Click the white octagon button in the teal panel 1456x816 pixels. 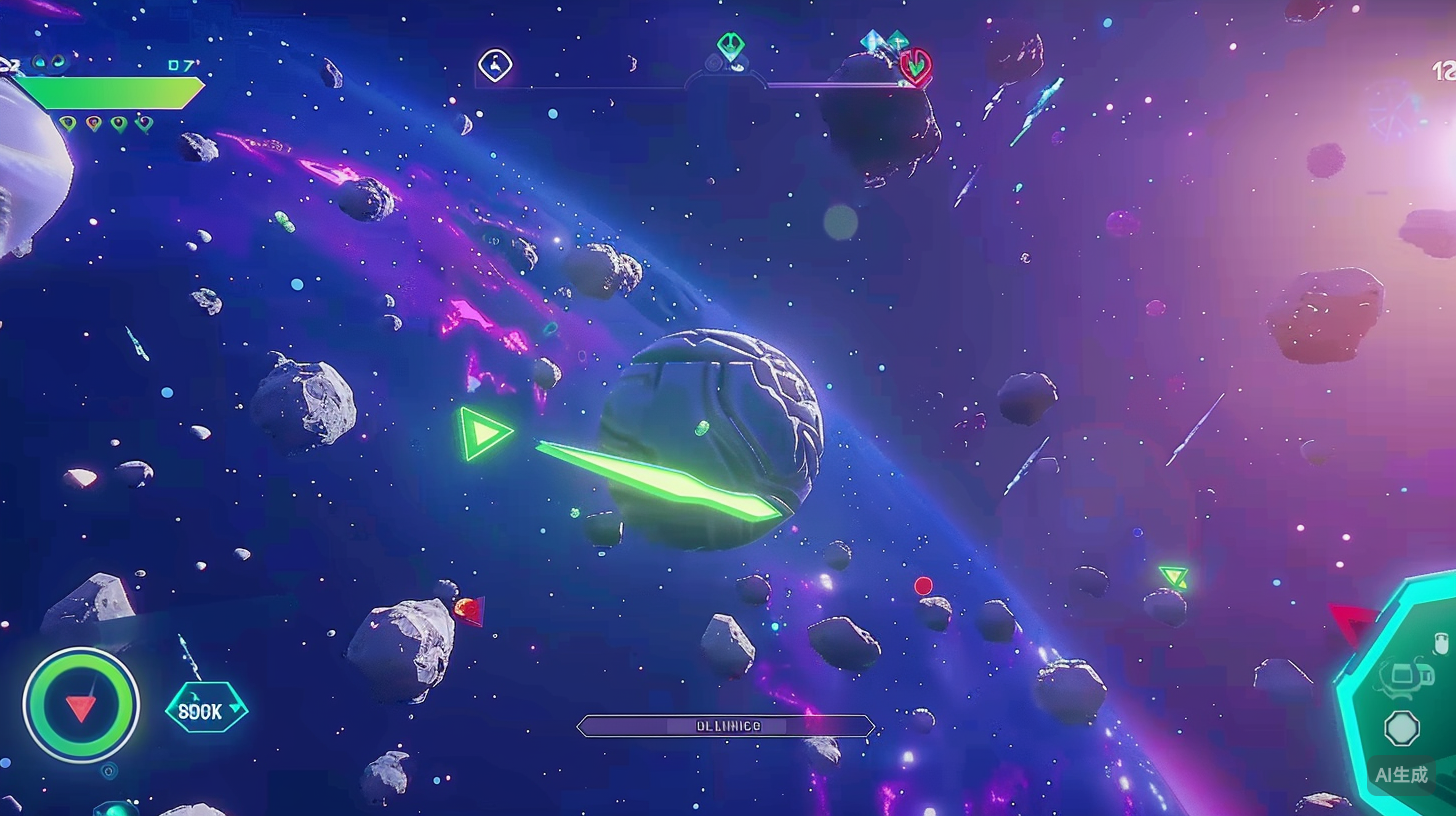pos(1402,728)
